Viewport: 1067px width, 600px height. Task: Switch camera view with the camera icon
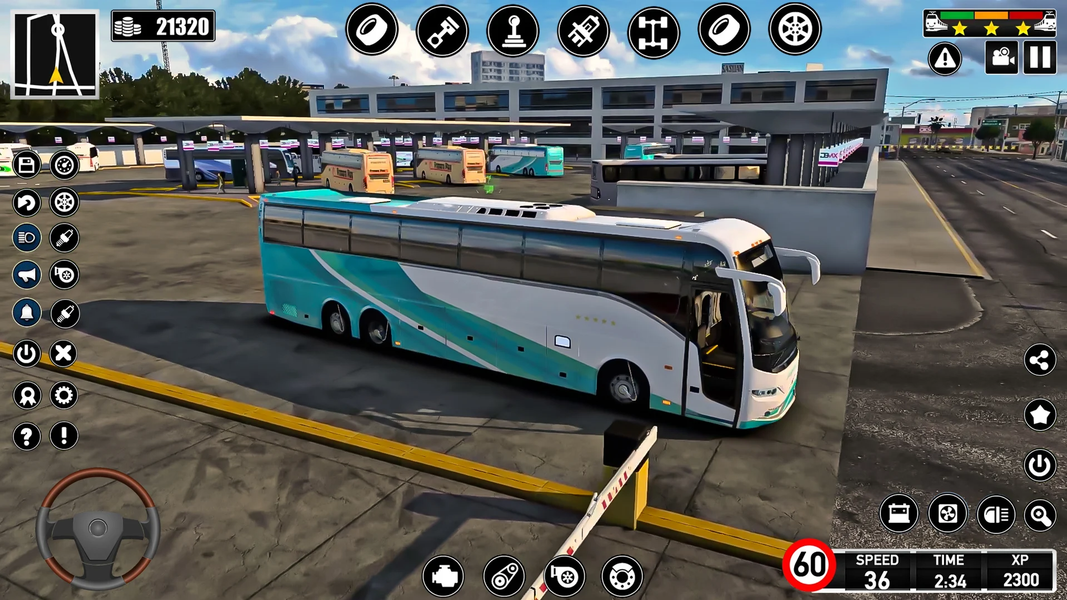1001,57
